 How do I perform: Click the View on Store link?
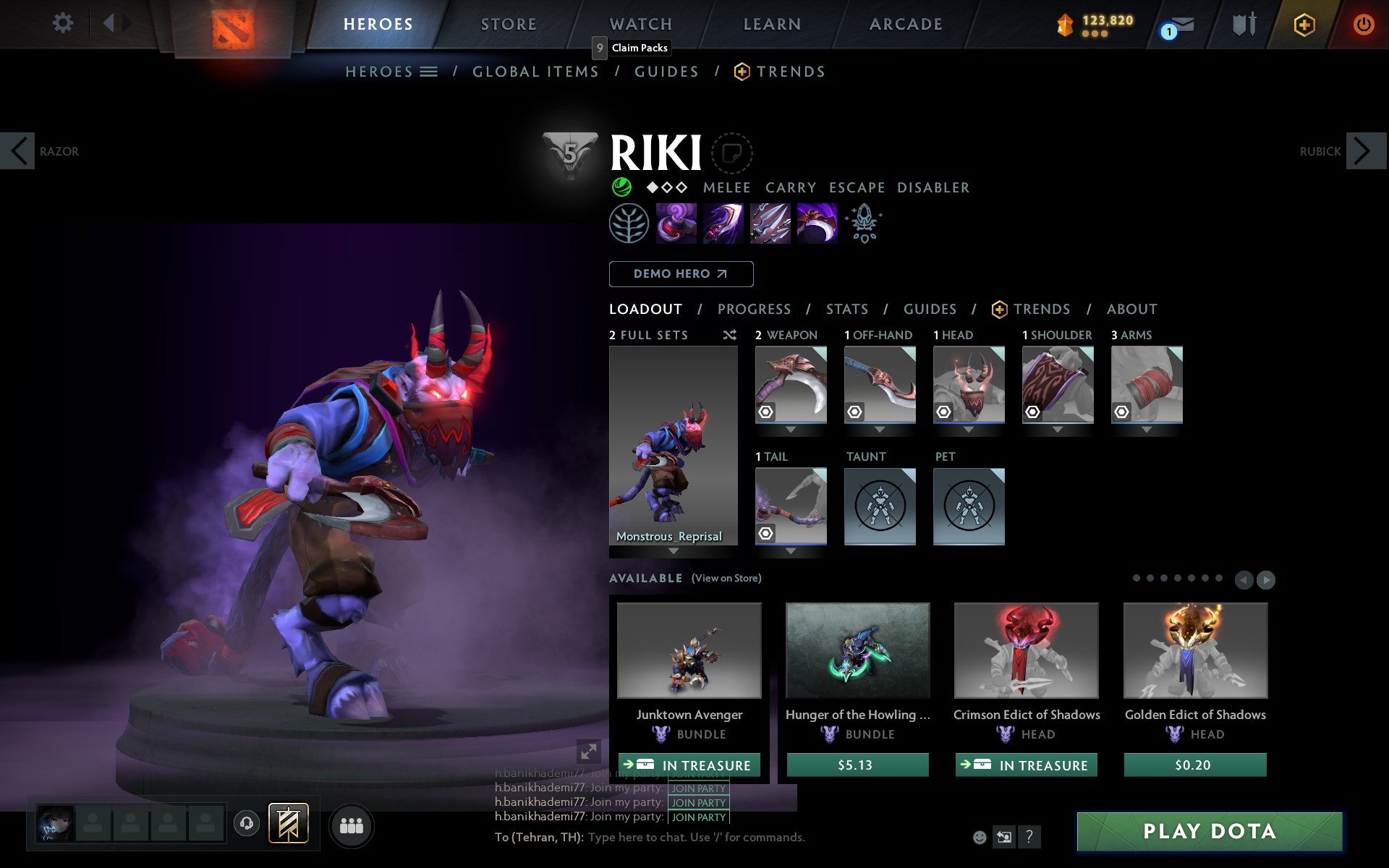coord(727,579)
